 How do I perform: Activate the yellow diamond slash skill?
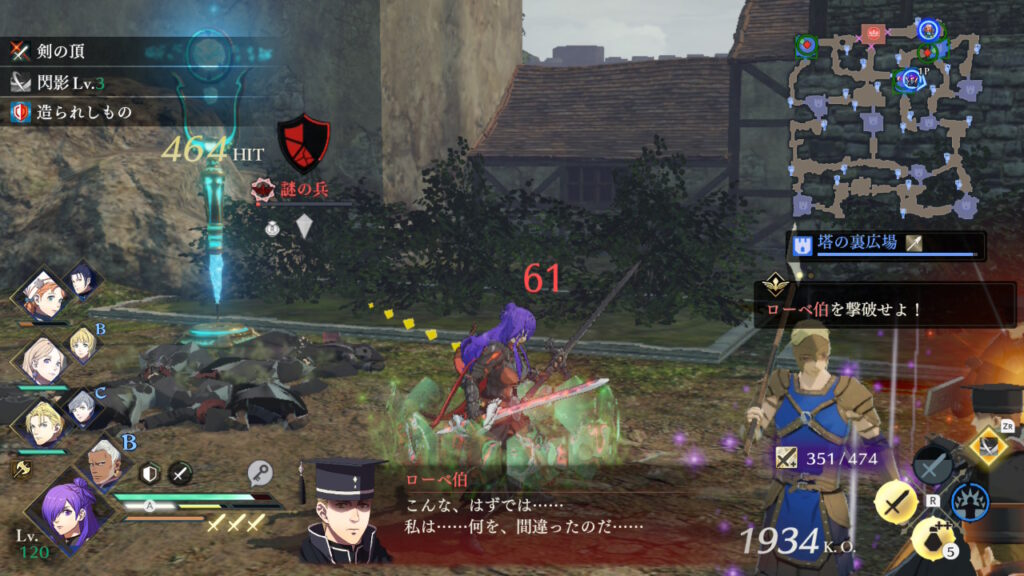(988, 445)
